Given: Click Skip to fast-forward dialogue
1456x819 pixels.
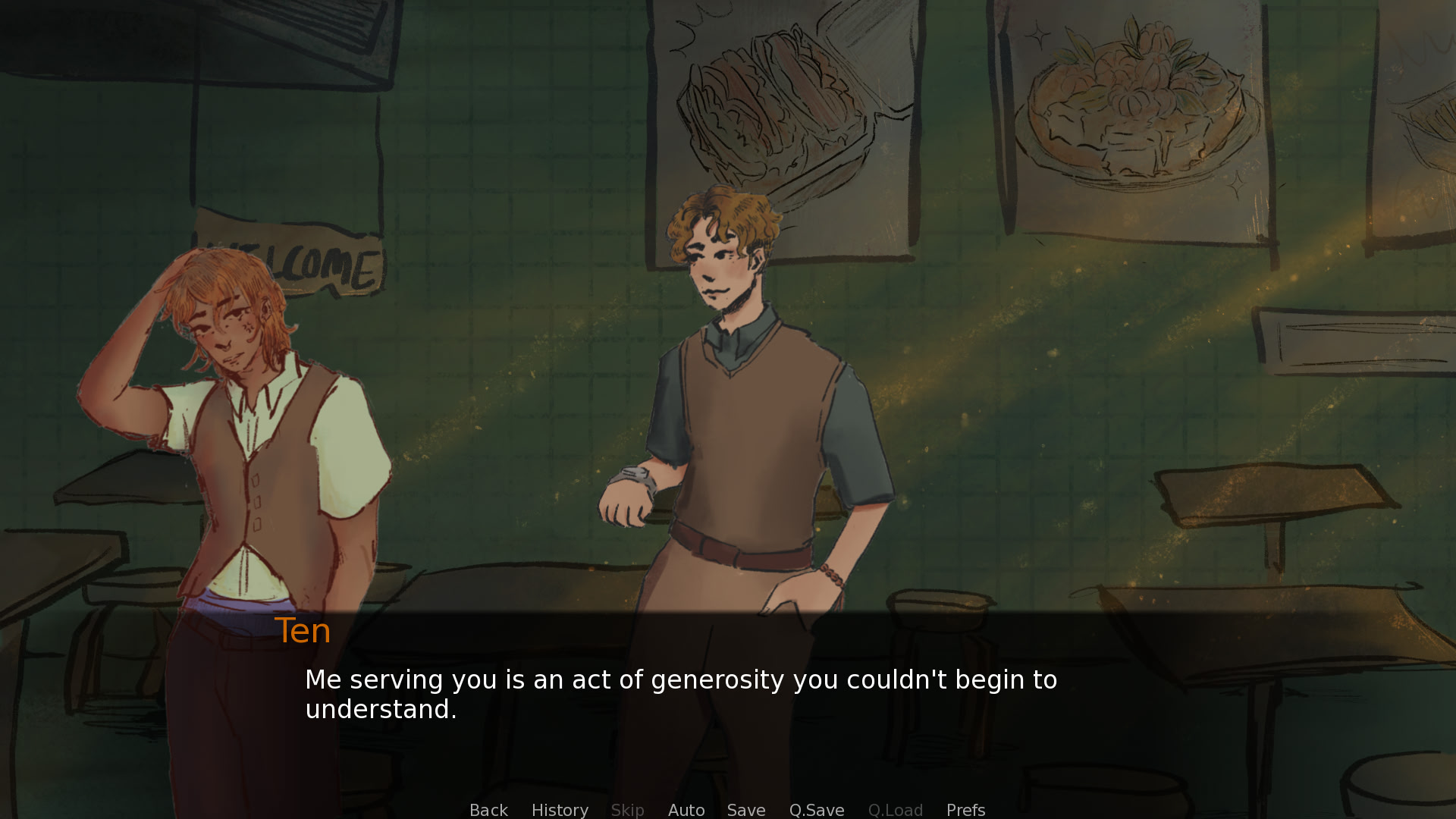Looking at the screenshot, I should tap(627, 810).
